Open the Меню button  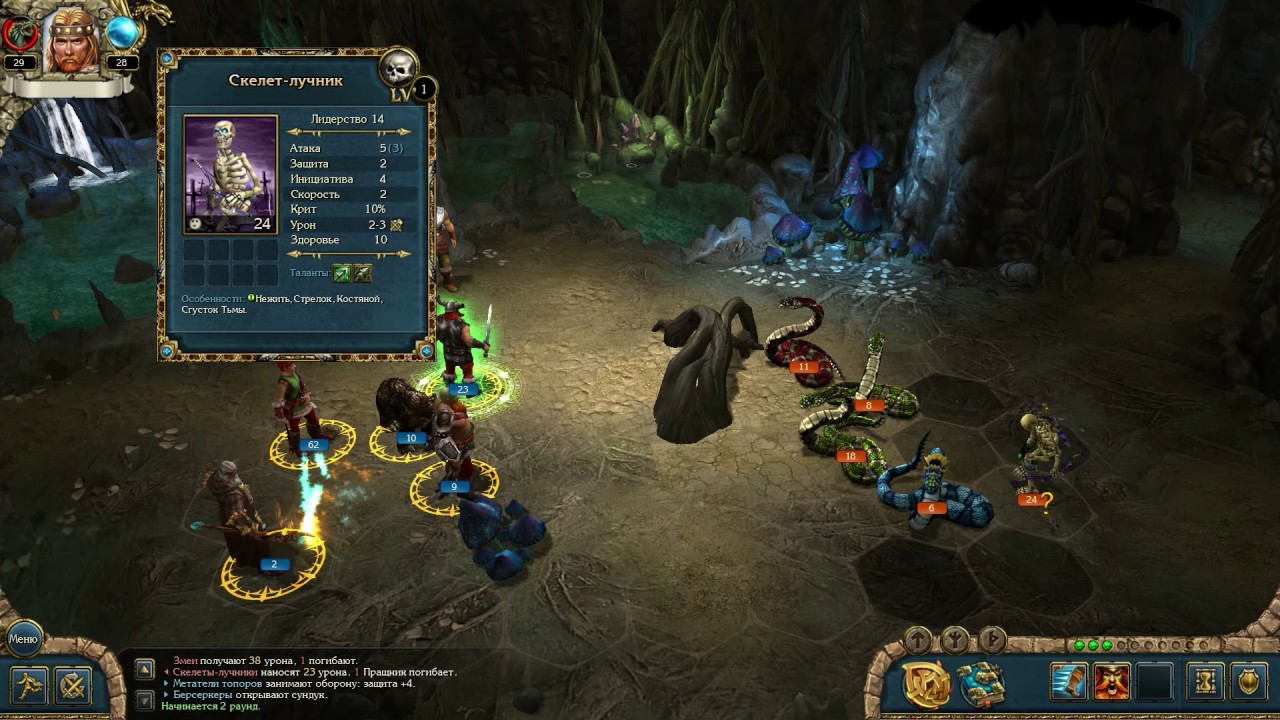pyautogui.click(x=23, y=637)
